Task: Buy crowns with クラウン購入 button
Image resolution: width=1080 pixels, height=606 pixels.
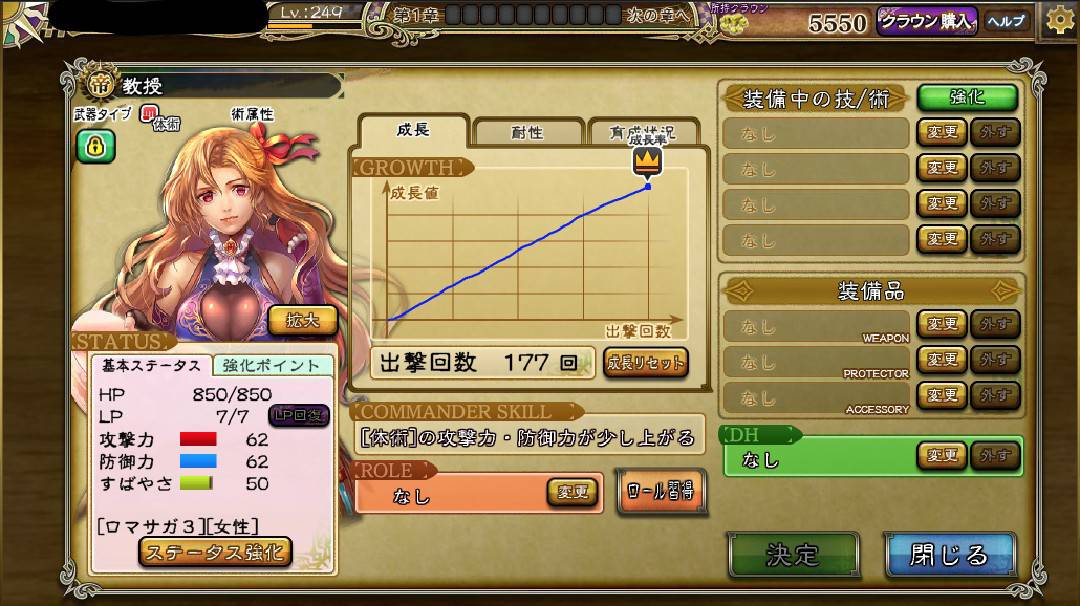Action: coord(927,21)
